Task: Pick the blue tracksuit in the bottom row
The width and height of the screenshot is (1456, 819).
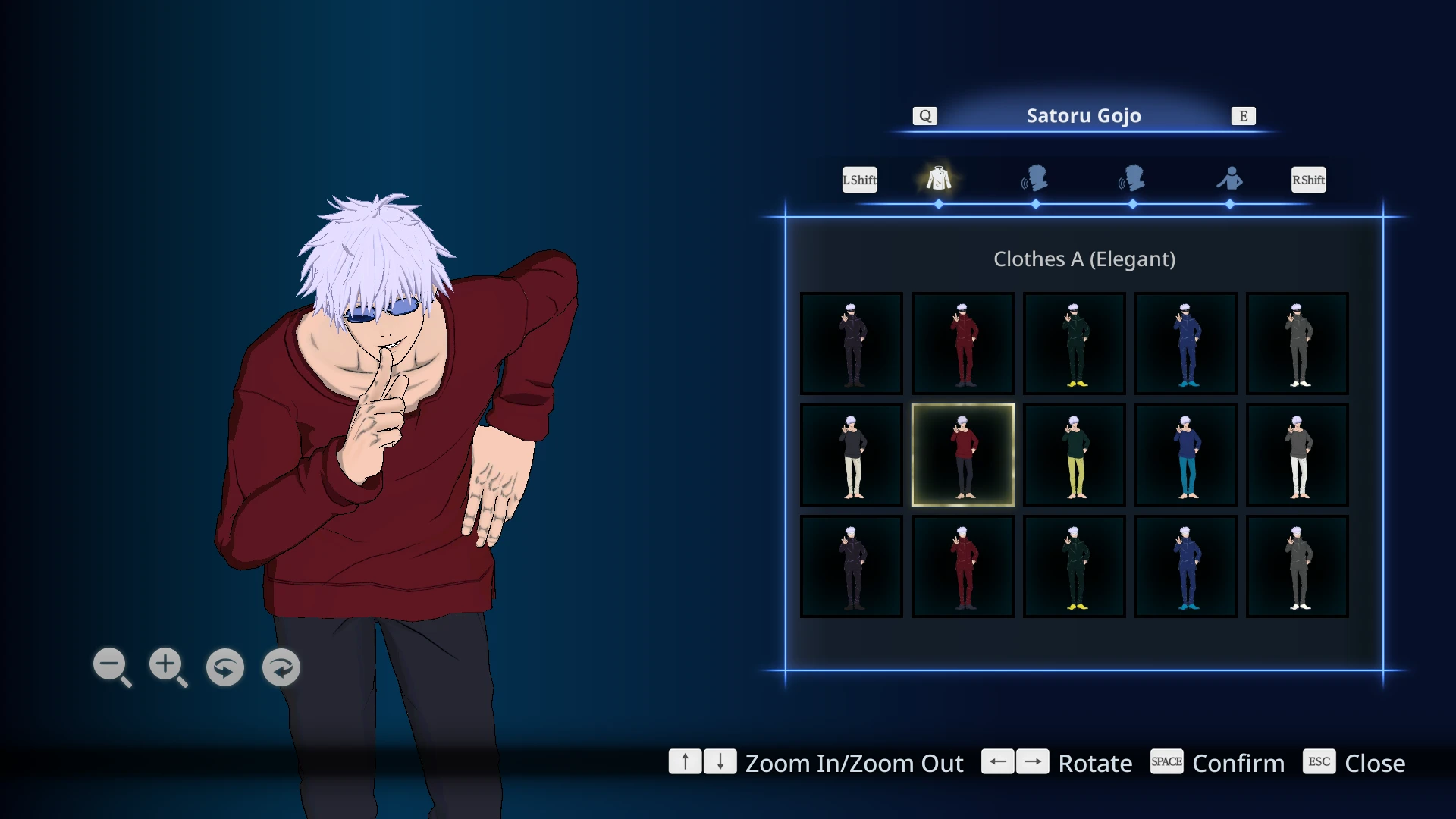Action: pyautogui.click(x=1185, y=566)
